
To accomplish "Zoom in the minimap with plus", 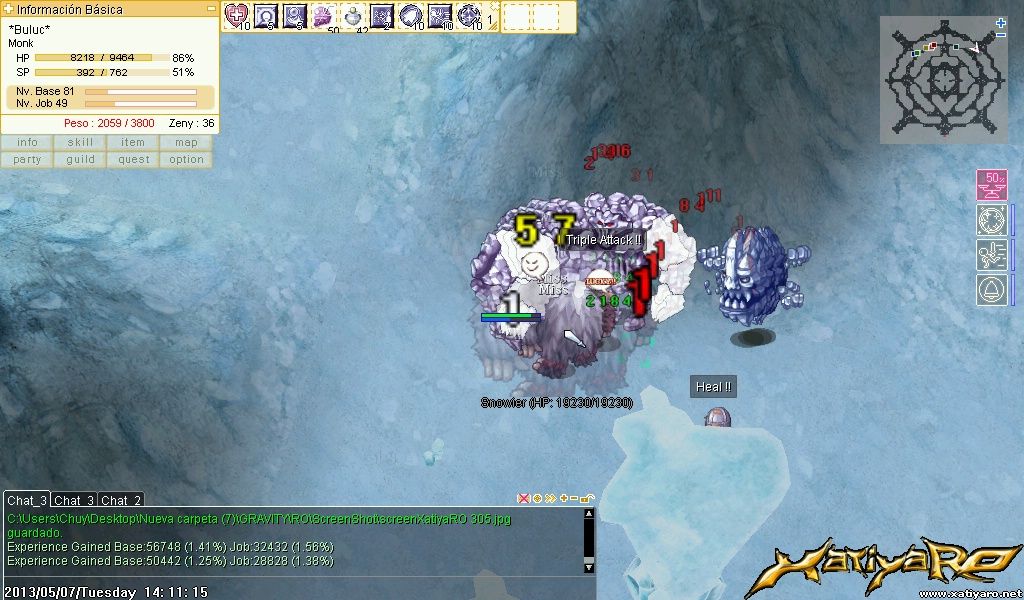I will (x=1001, y=22).
